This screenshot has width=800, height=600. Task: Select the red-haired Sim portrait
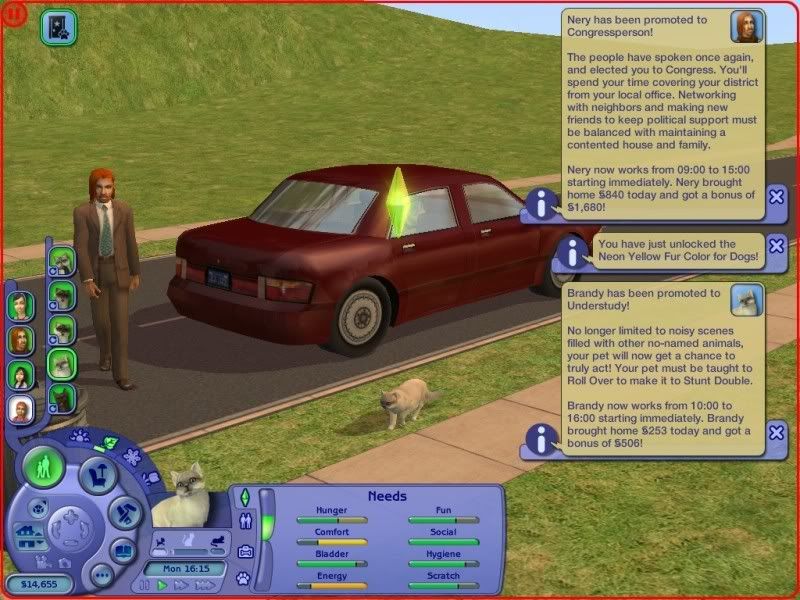[21, 340]
